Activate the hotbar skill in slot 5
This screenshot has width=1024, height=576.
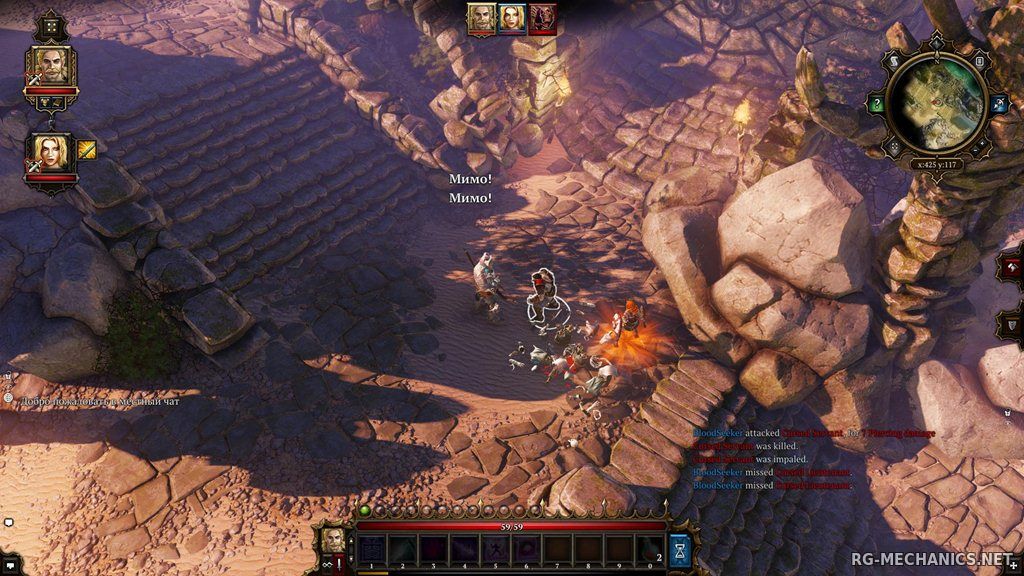[494, 548]
